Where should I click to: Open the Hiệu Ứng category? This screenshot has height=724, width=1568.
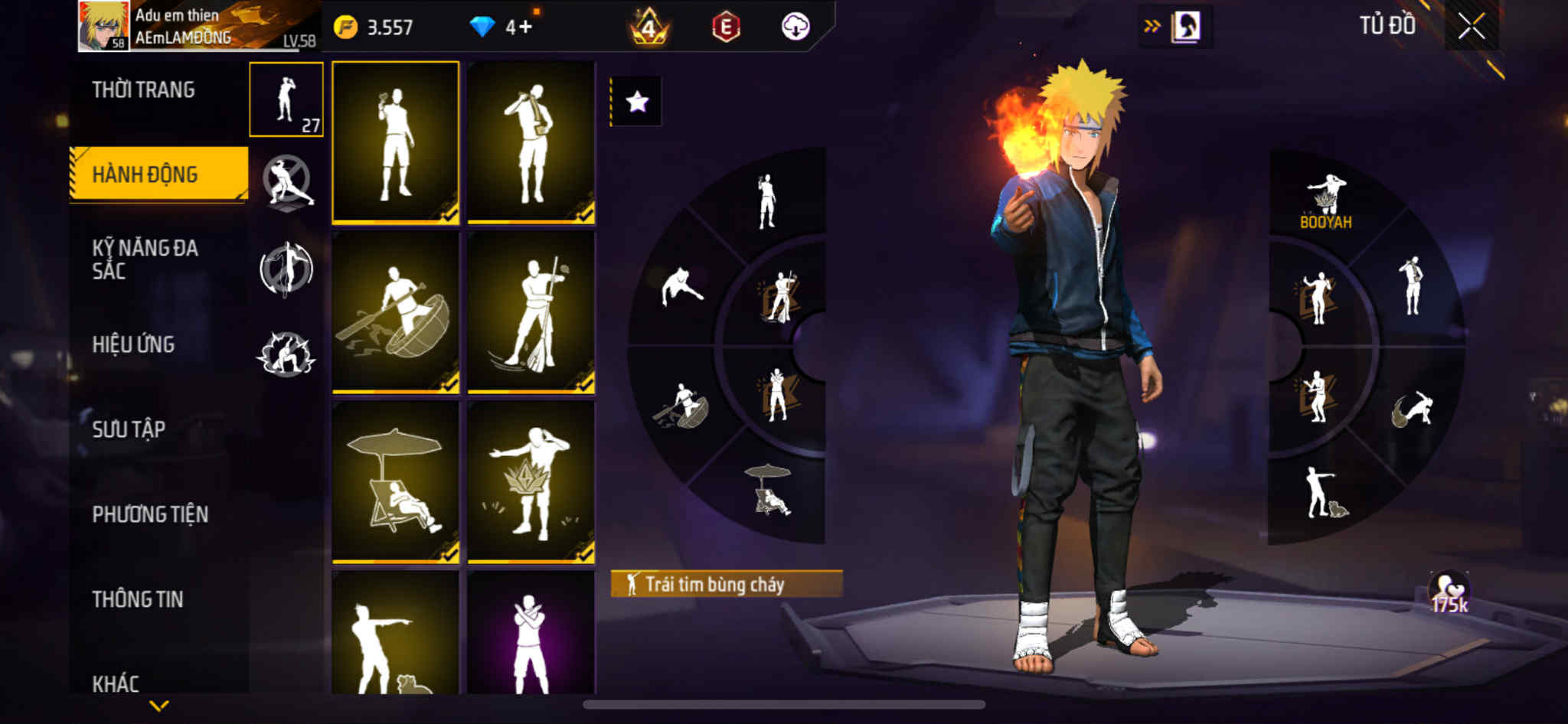pyautogui.click(x=134, y=344)
